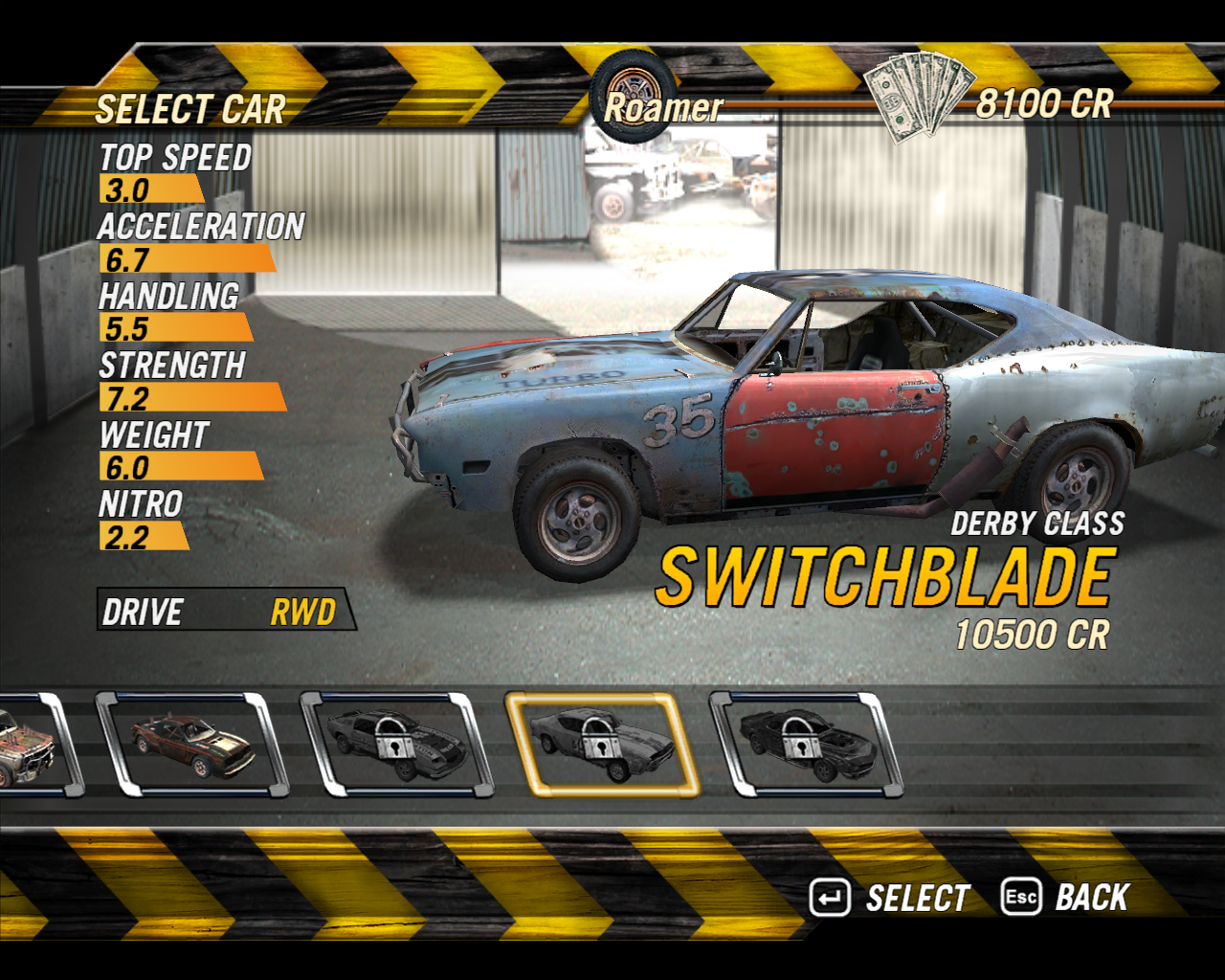Pick the locked car just before Switchblade
Viewport: 1225px width, 980px height.
pos(395,745)
